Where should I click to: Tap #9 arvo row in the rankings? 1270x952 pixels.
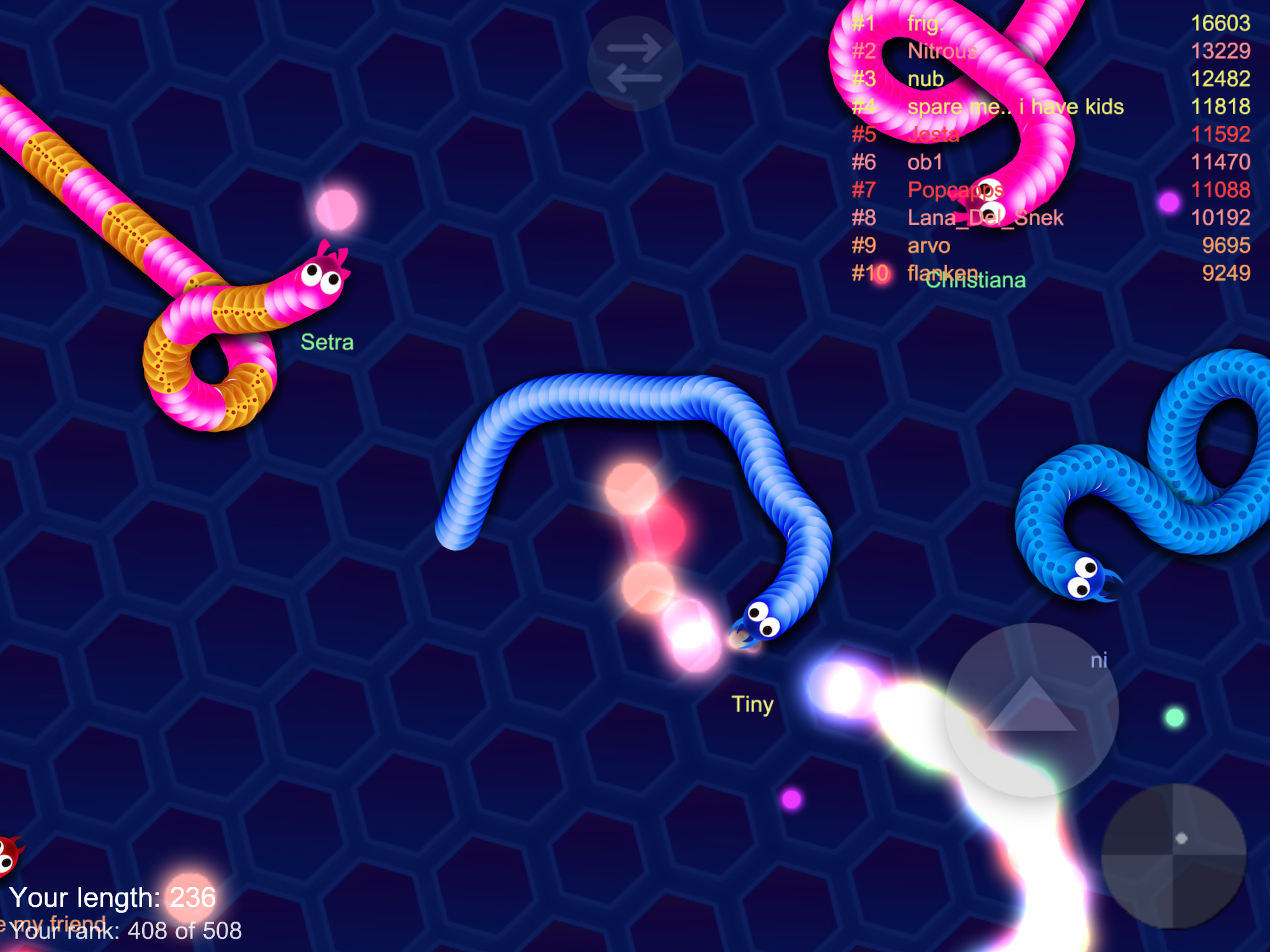coord(927,245)
